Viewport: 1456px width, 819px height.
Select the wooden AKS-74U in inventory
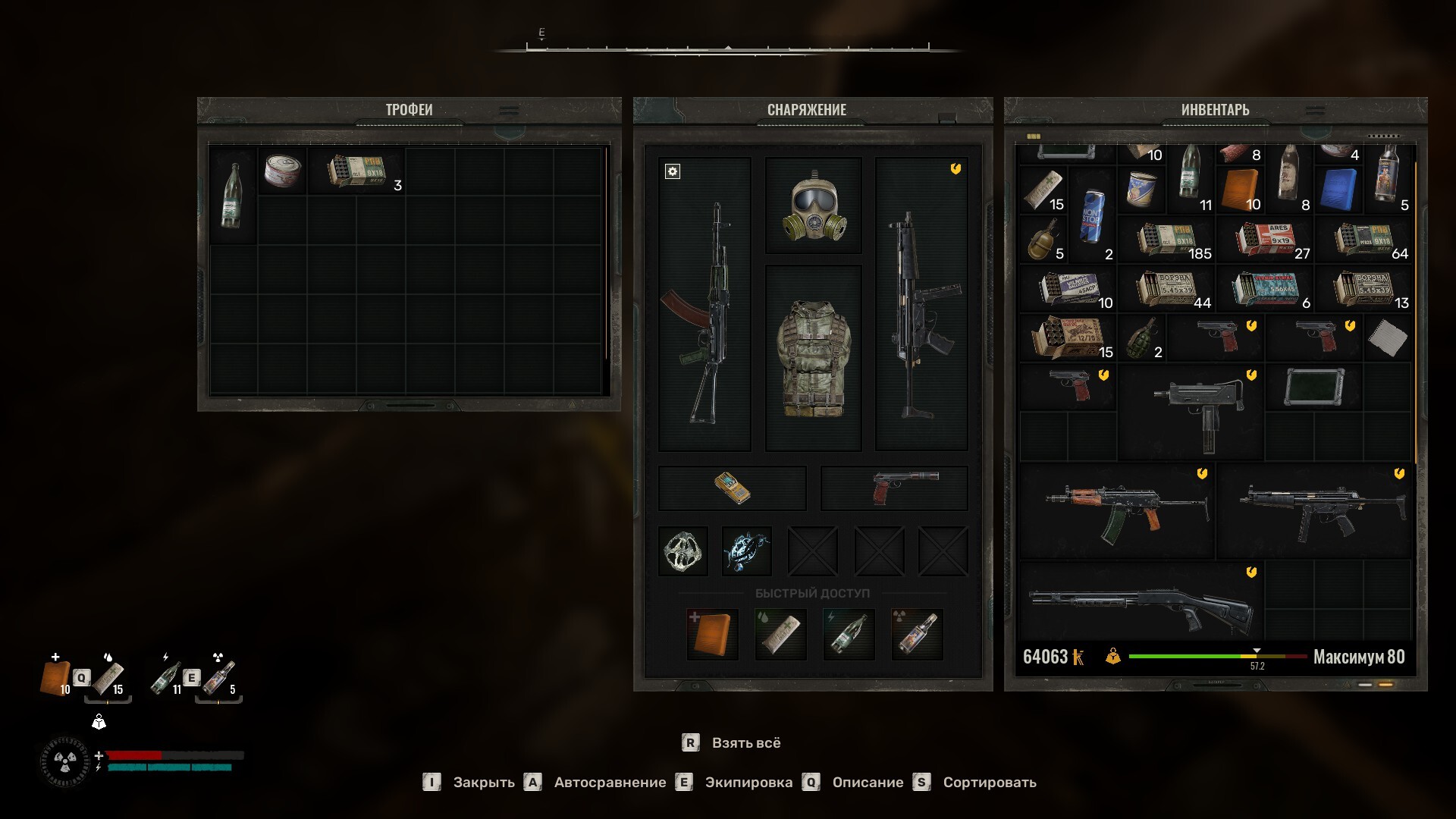tap(1116, 512)
